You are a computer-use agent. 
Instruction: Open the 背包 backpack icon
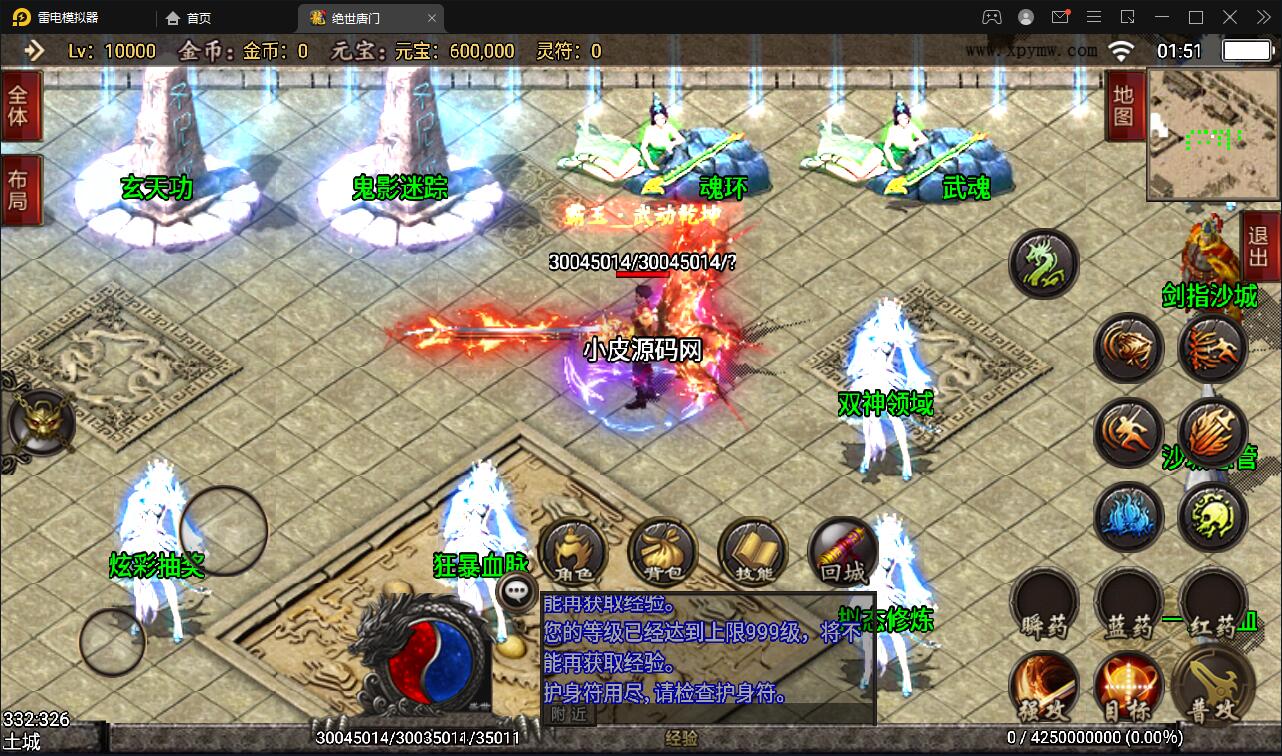[662, 551]
